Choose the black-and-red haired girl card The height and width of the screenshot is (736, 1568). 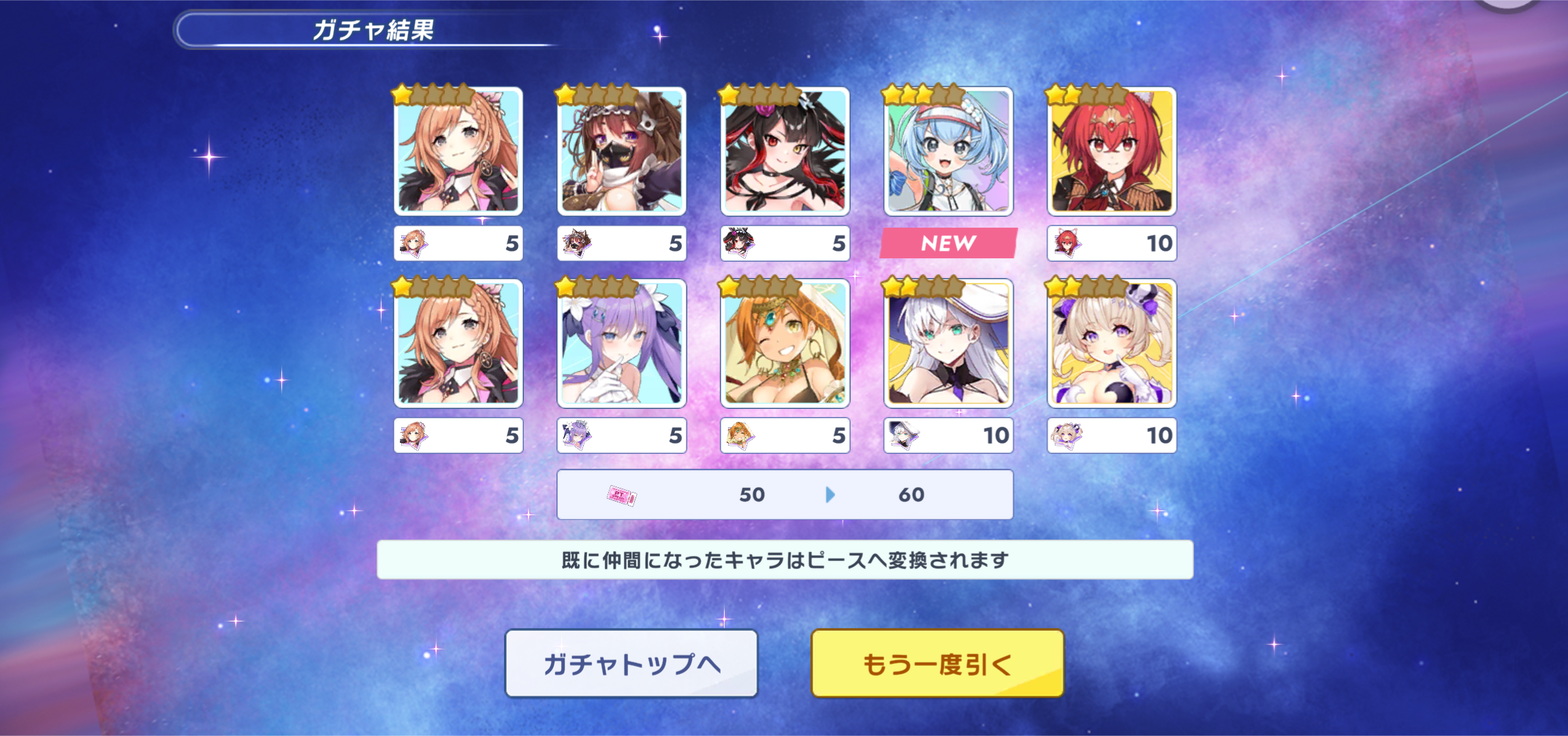(x=785, y=151)
